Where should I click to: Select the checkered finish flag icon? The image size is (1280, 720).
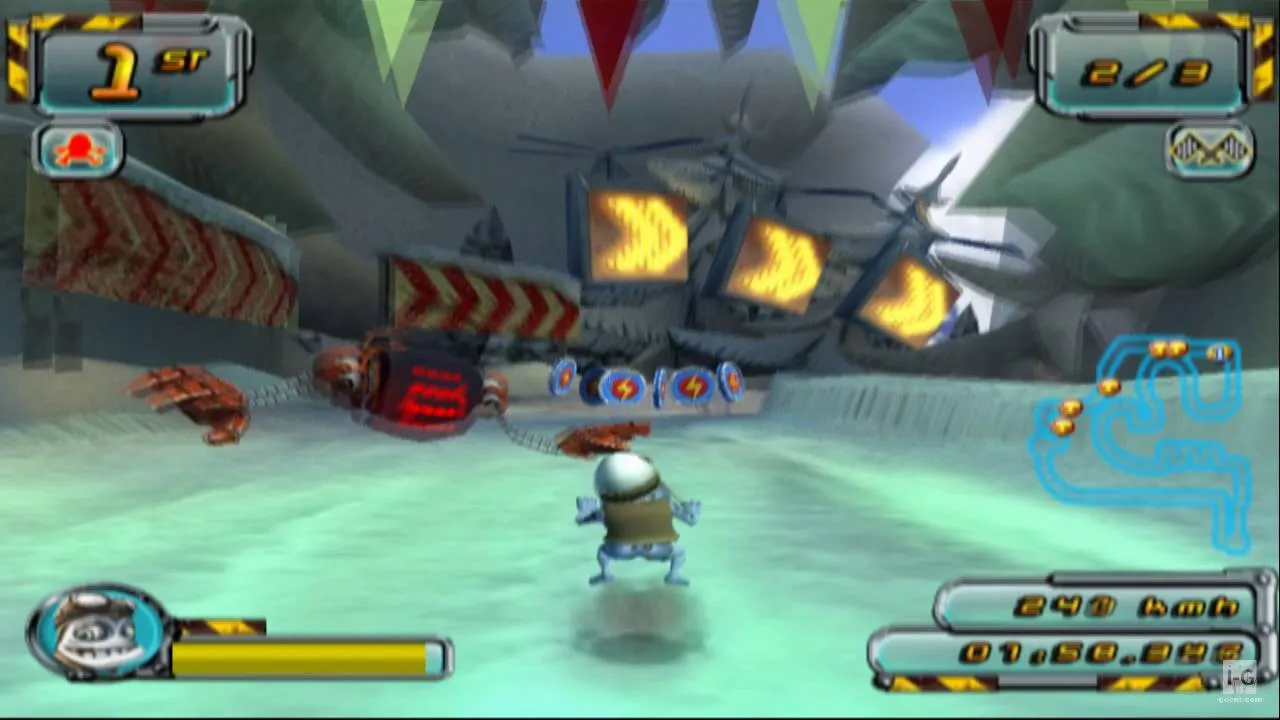point(1209,150)
